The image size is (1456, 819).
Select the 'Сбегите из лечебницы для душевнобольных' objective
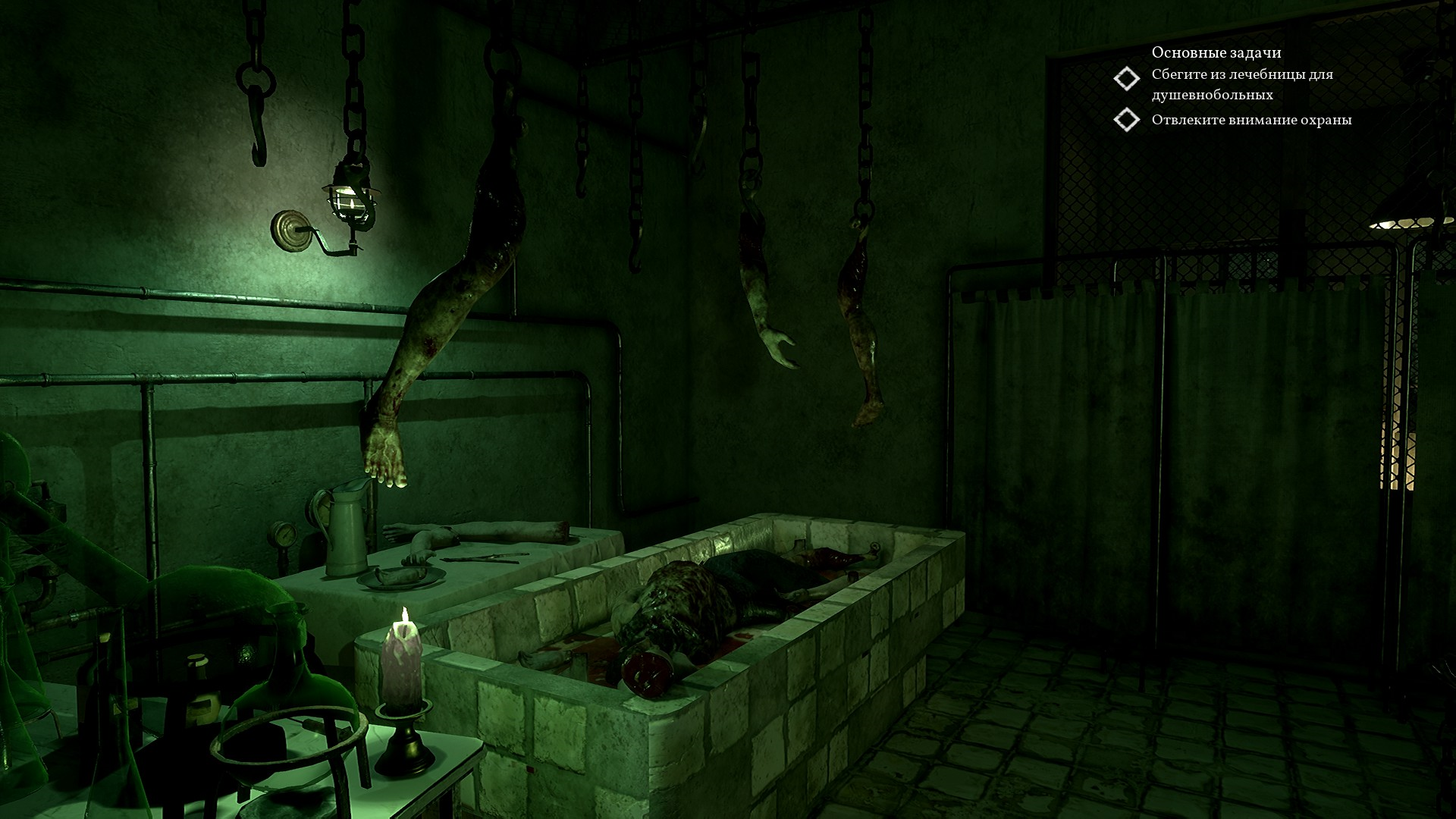(1241, 84)
